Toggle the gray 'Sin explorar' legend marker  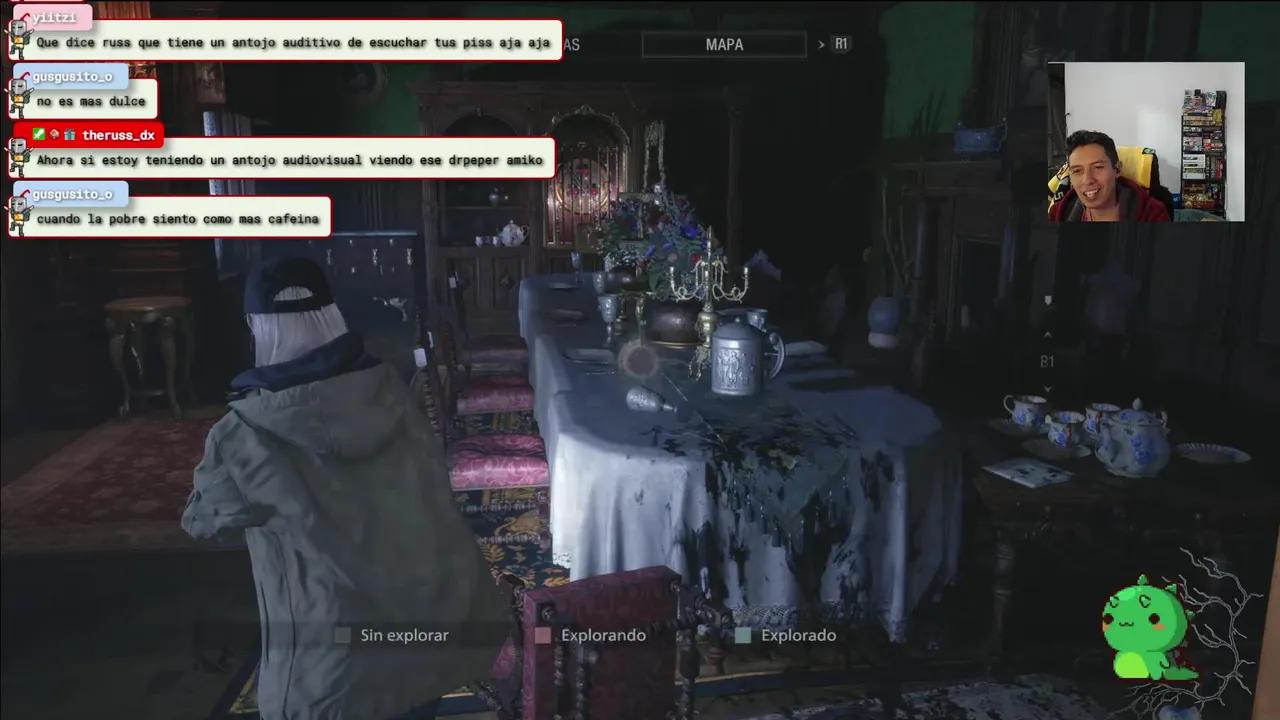pos(343,635)
